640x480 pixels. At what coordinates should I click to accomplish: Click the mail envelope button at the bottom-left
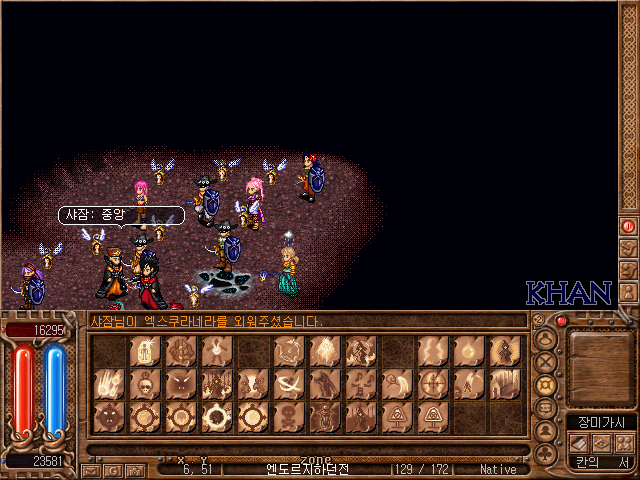[x=91, y=469]
